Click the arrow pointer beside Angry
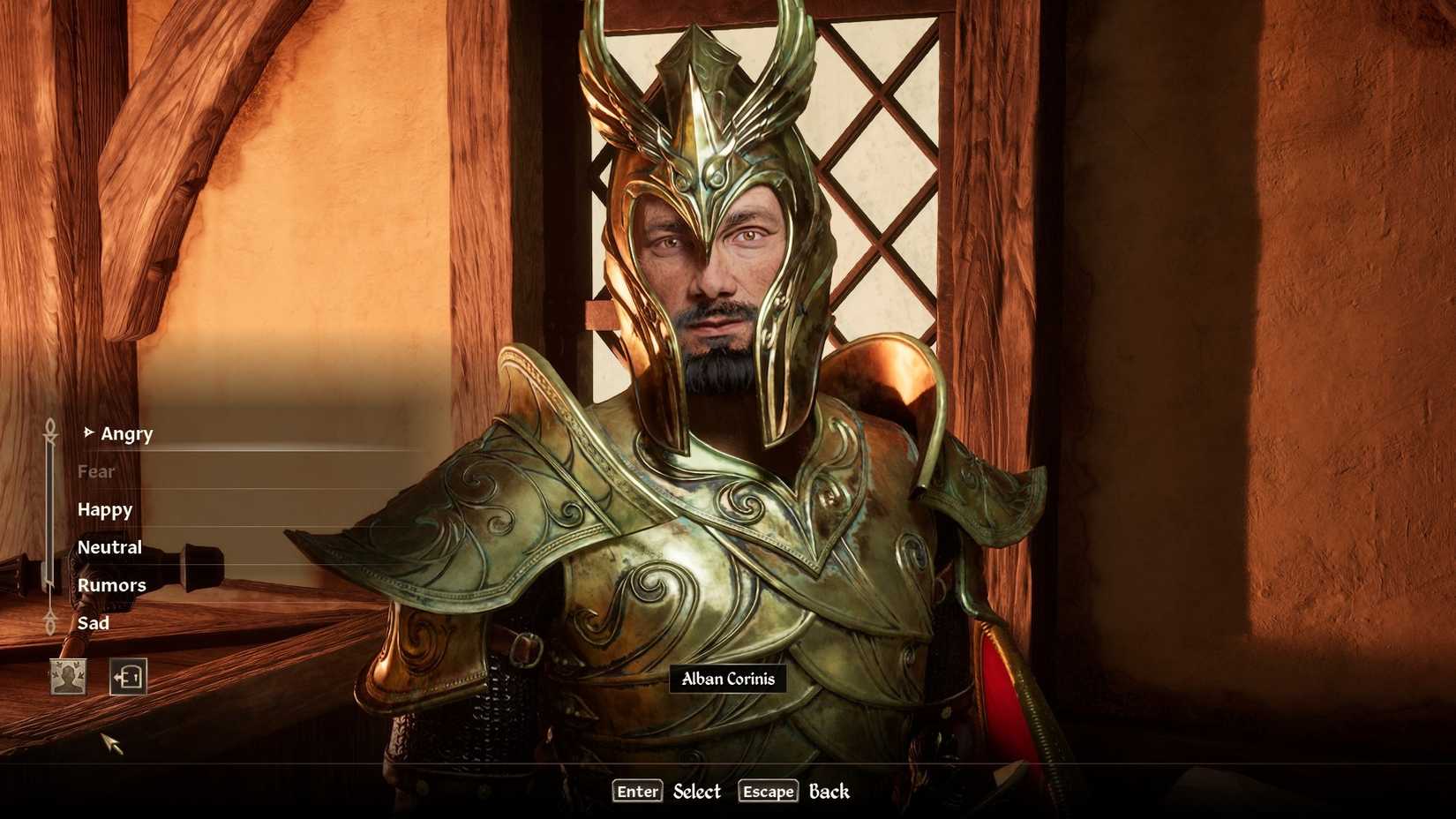The width and height of the screenshot is (1456, 819). click(89, 432)
